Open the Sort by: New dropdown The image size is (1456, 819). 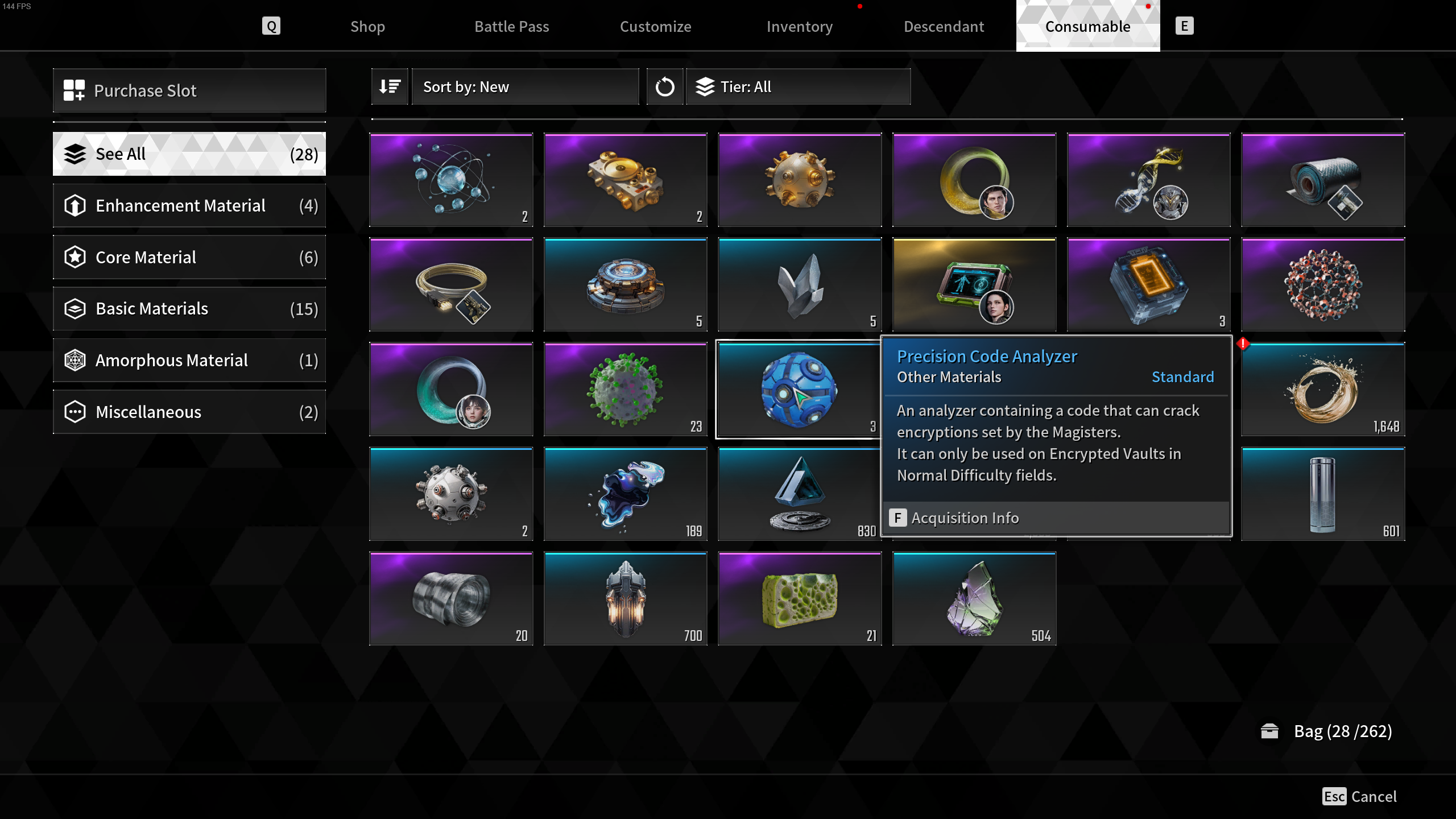524,86
